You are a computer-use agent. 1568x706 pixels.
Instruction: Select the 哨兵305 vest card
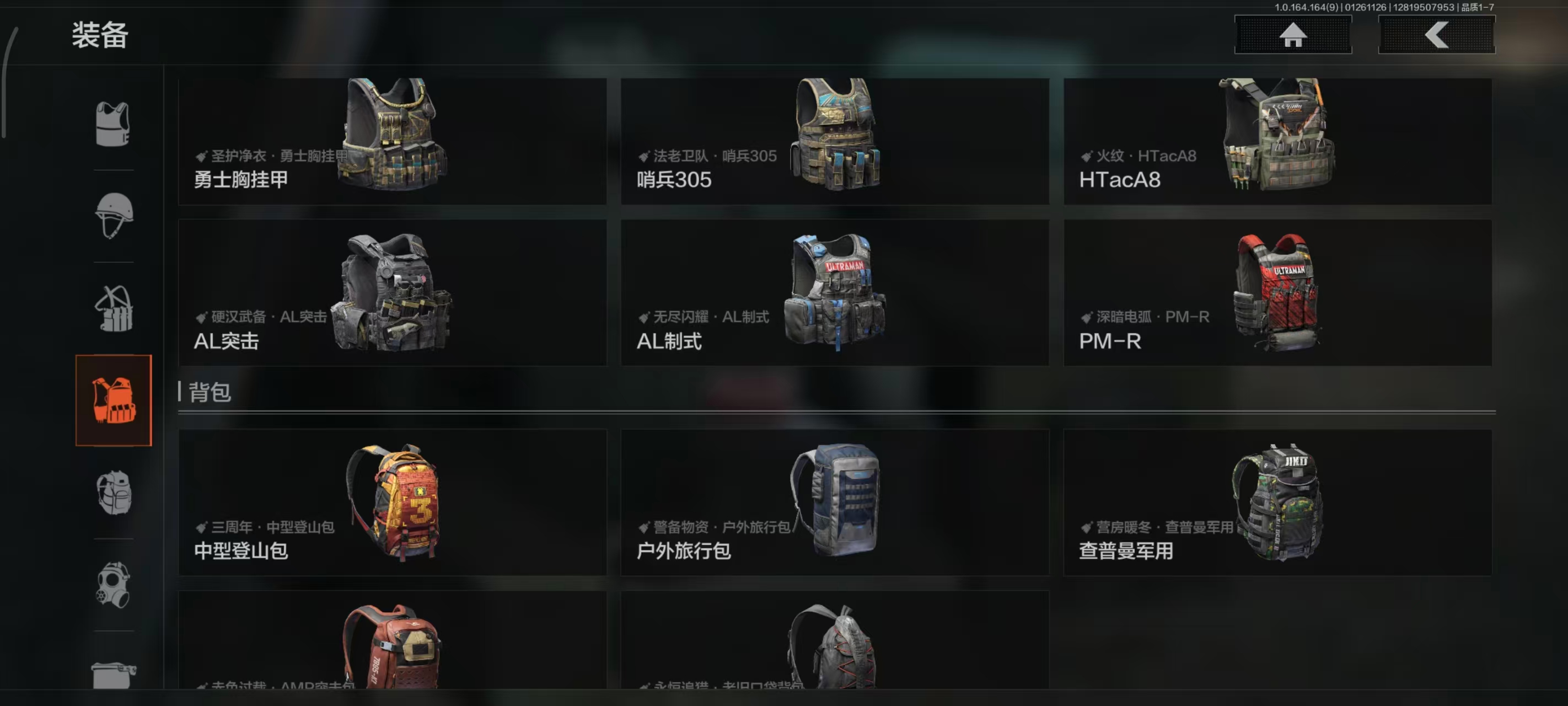tap(835, 141)
